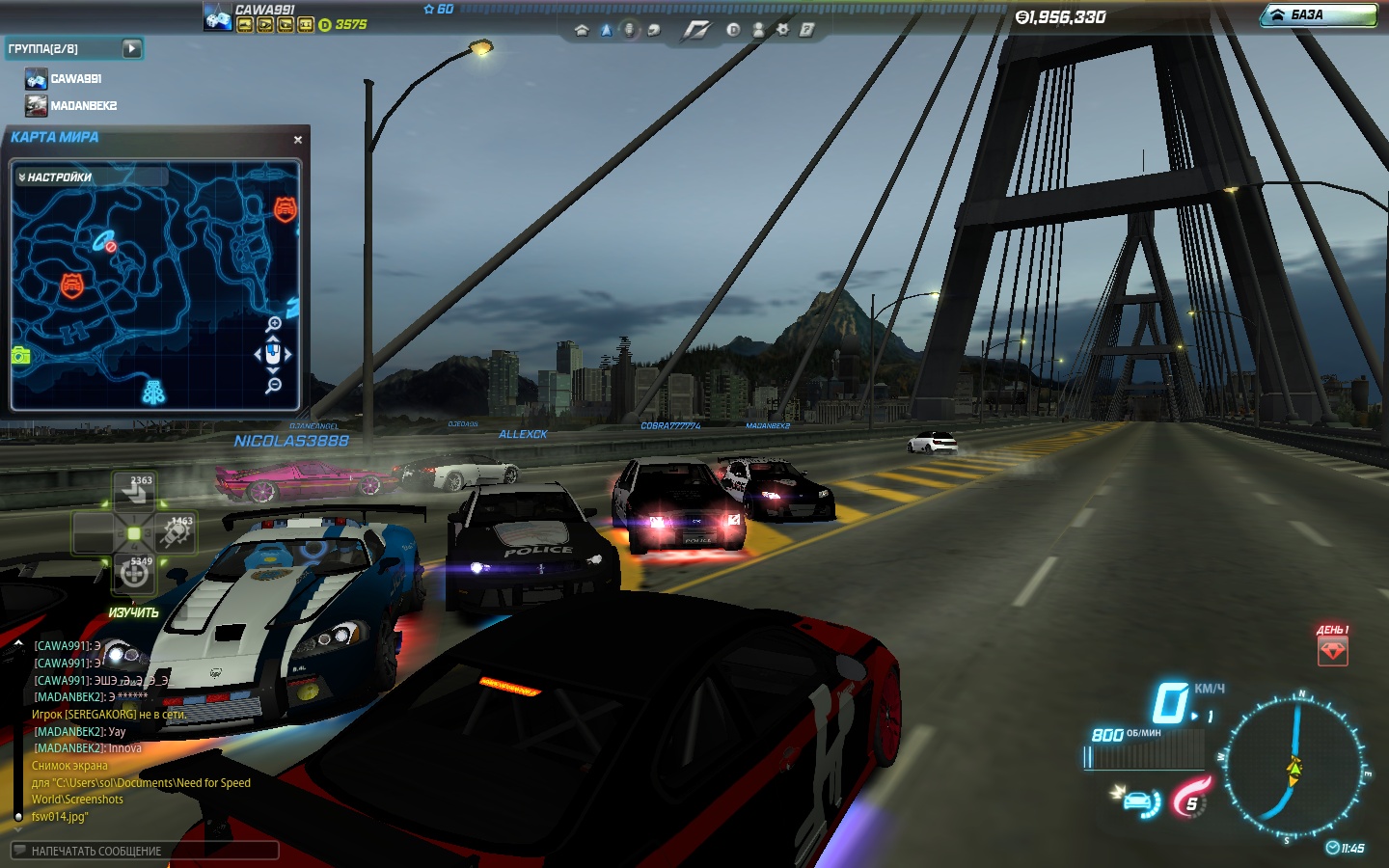Screen dimensions: 1389x868
Task: Collapse the Группа party panel arrow
Action: click(132, 48)
